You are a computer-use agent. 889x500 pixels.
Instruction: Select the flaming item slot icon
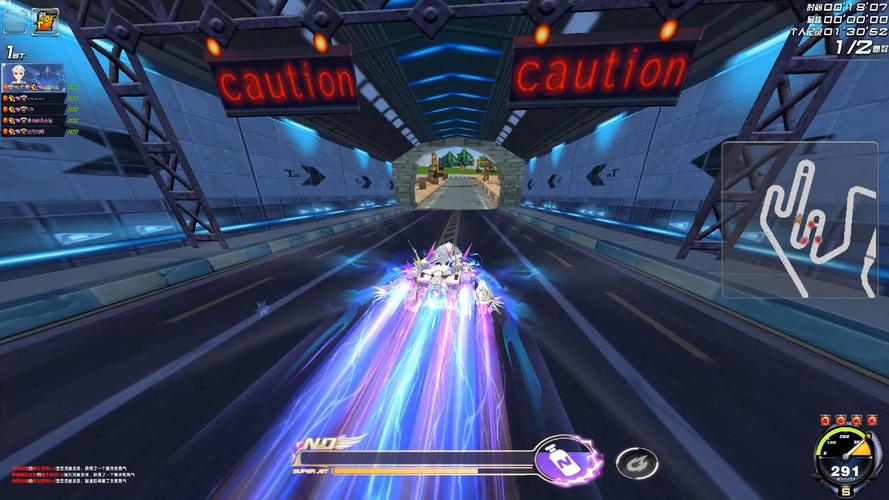(46, 21)
